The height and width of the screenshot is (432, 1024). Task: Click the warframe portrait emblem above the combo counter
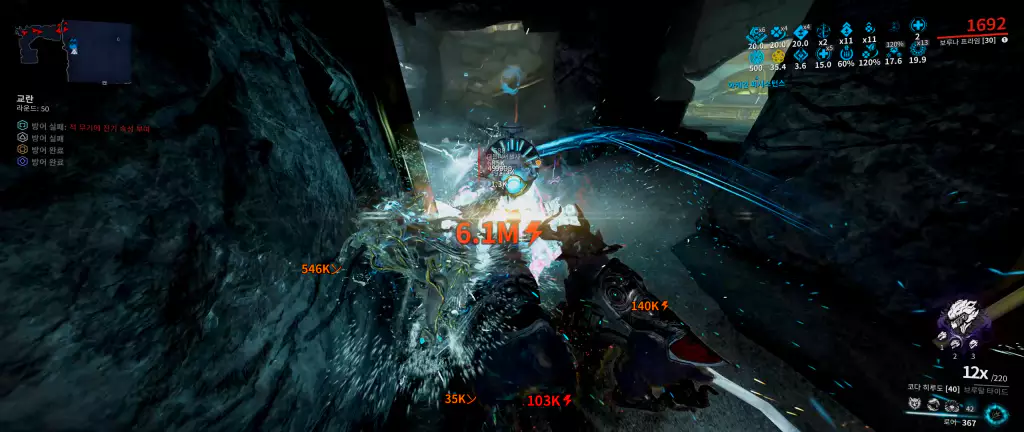963,318
